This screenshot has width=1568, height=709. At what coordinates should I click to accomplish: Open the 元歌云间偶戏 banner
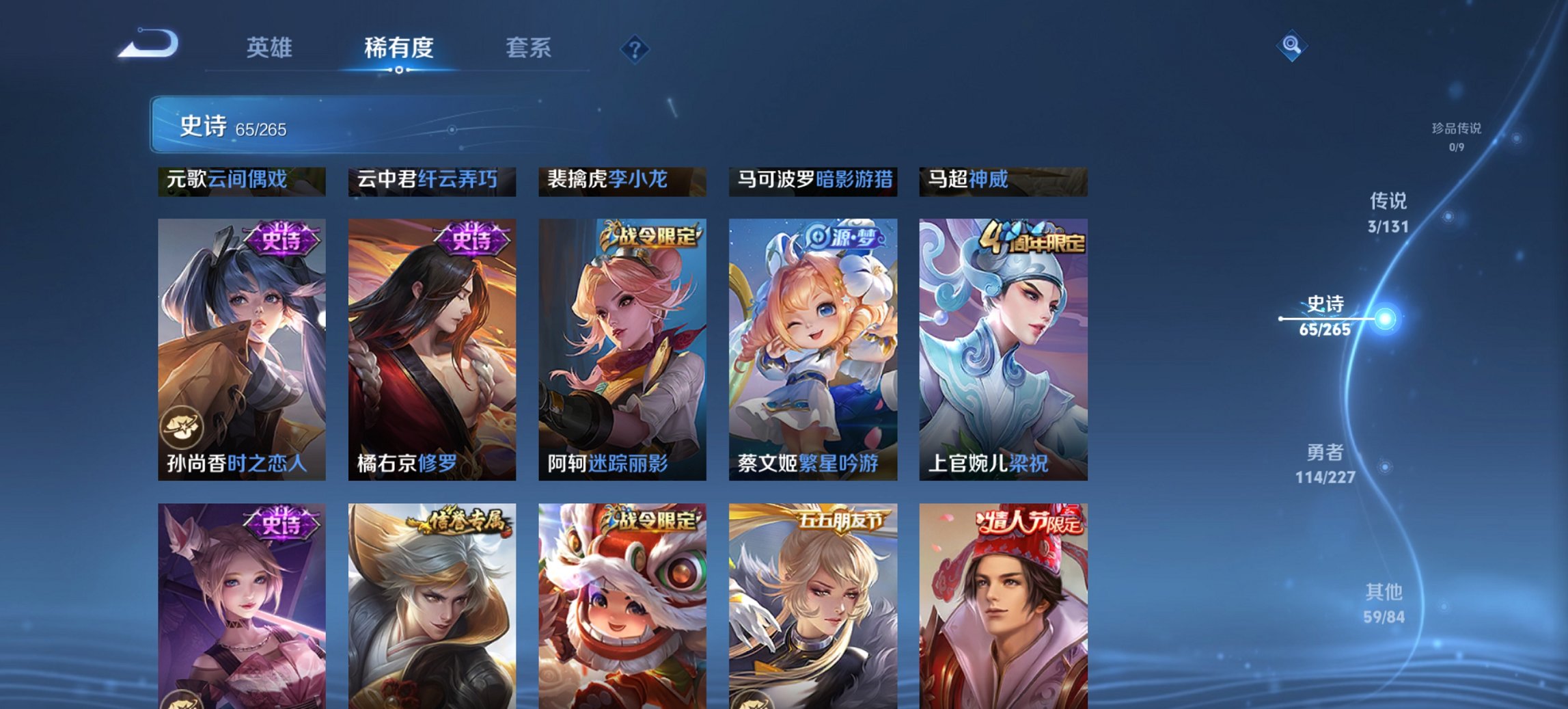click(241, 179)
